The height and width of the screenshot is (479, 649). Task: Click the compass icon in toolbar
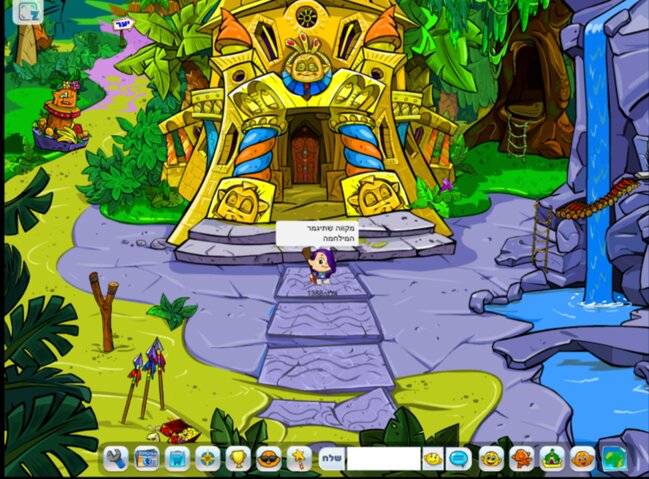(x=207, y=459)
